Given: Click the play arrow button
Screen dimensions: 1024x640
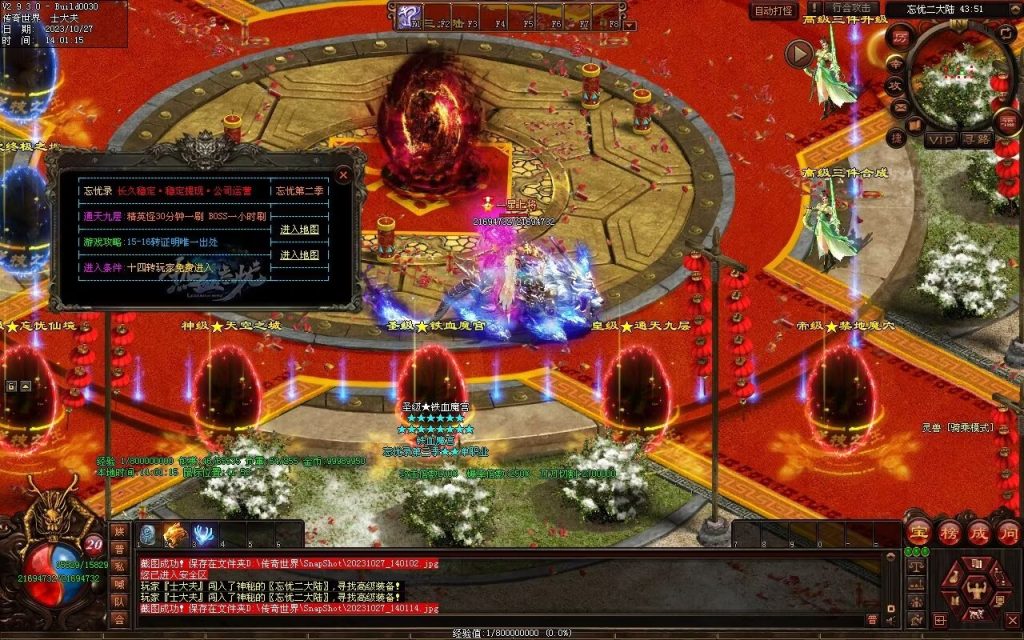Looking at the screenshot, I should (x=798, y=54).
